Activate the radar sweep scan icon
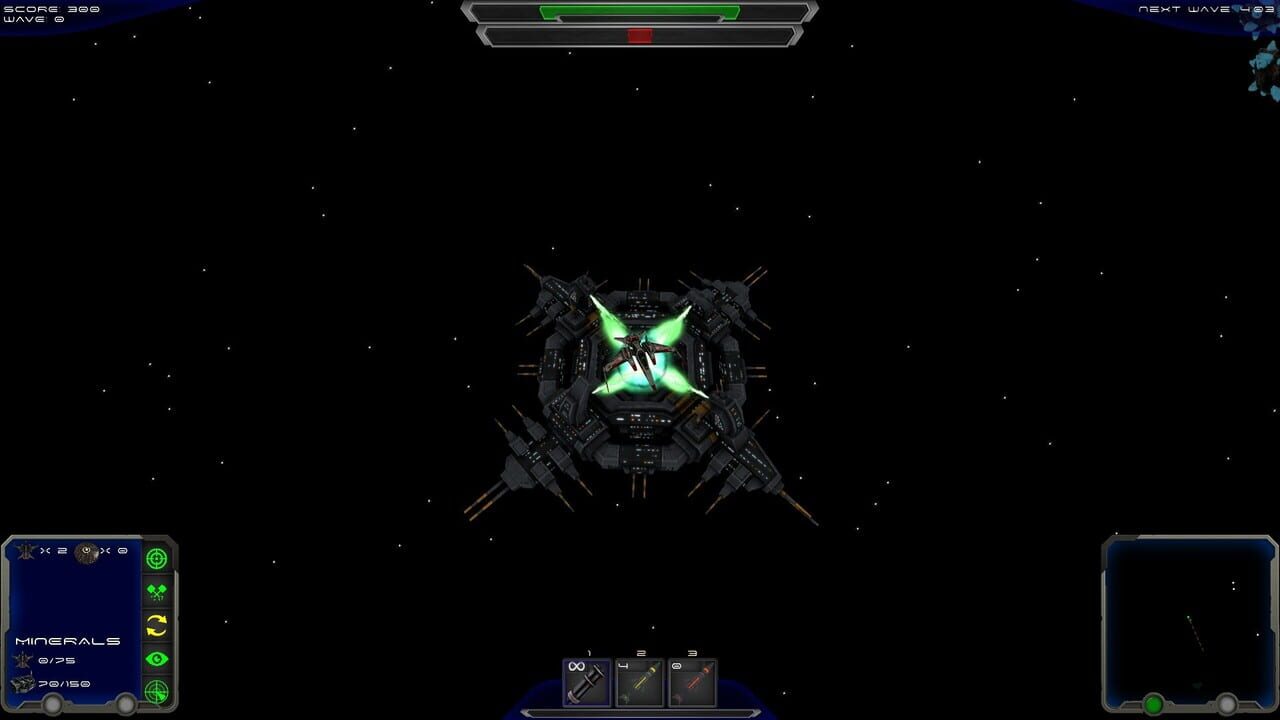Screen dimensions: 1280x720 coord(157,690)
